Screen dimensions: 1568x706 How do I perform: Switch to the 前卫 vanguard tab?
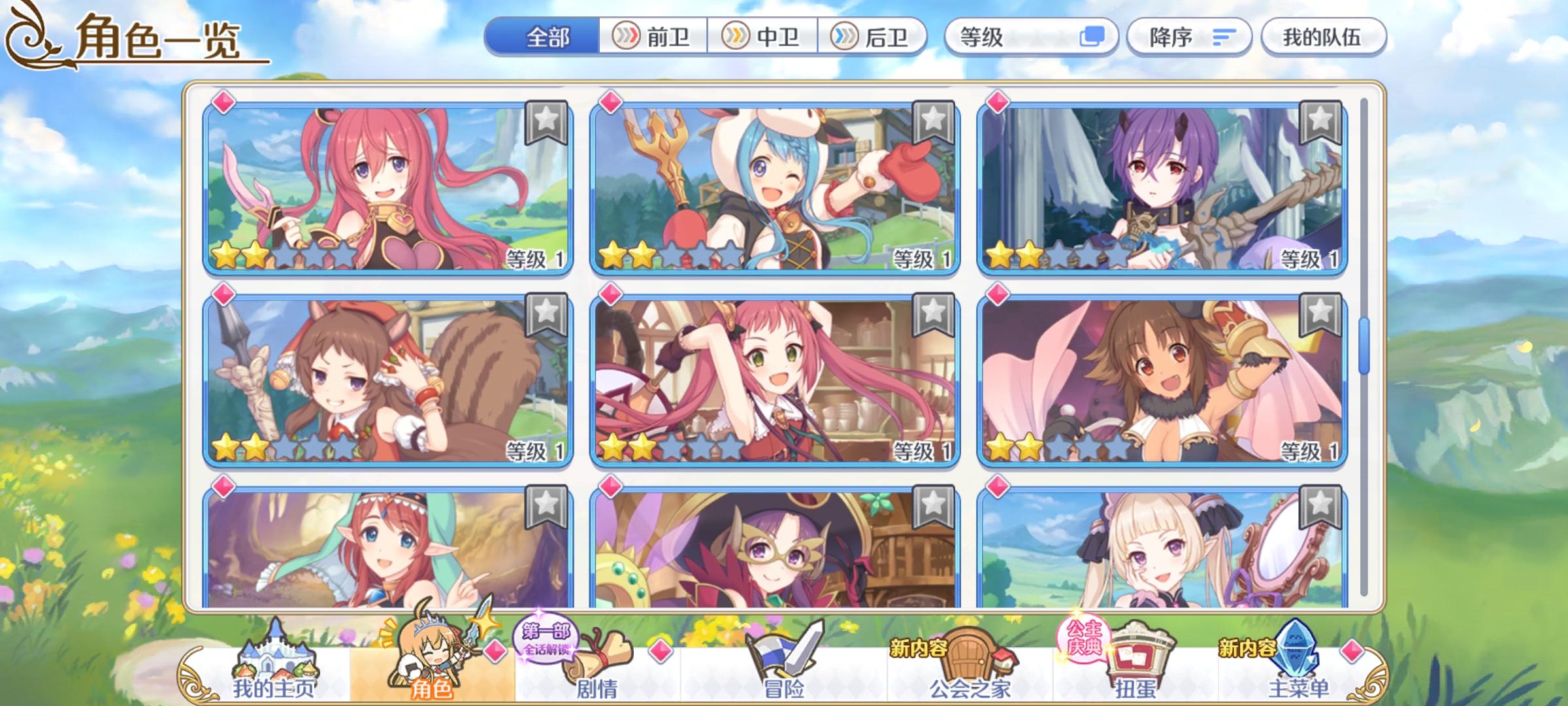pyautogui.click(x=653, y=37)
